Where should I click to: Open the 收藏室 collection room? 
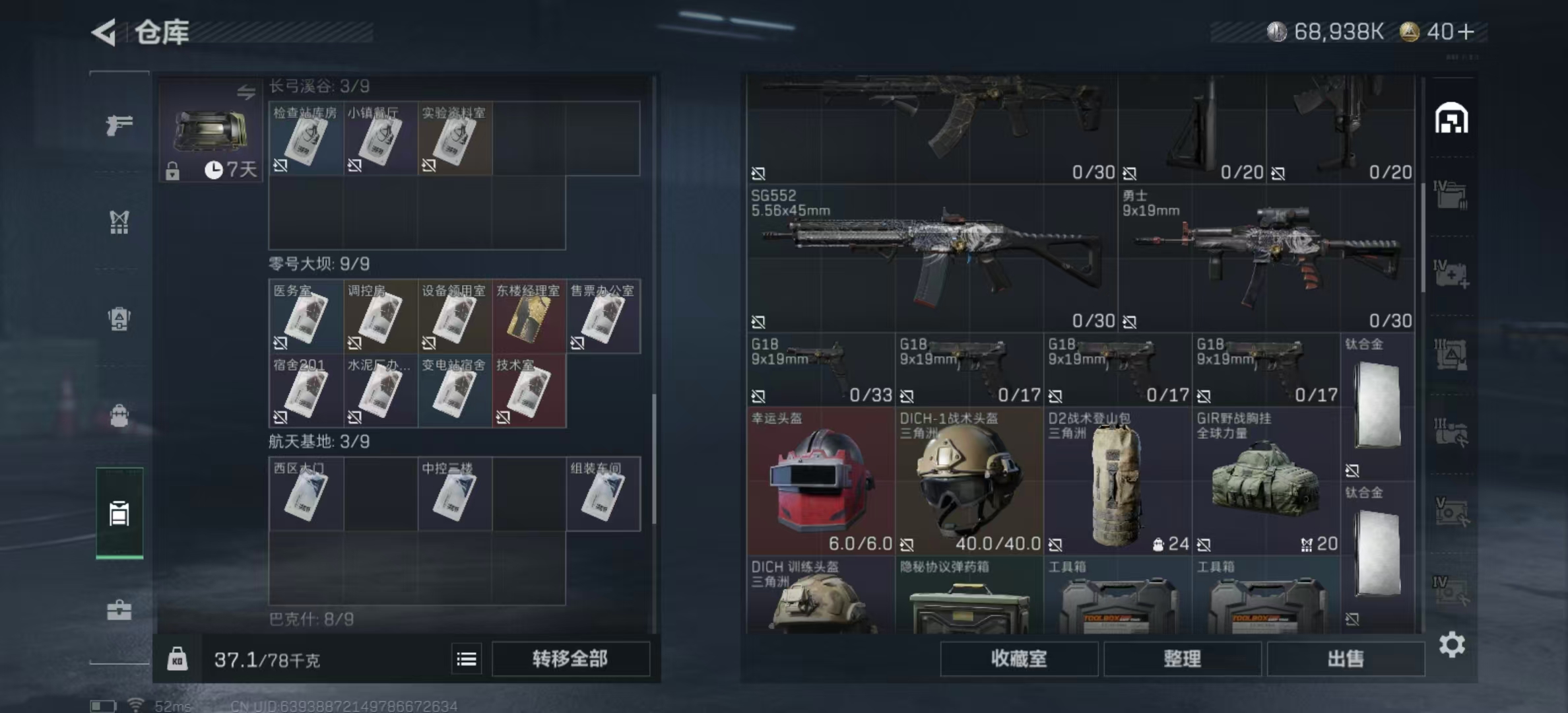coord(1018,658)
